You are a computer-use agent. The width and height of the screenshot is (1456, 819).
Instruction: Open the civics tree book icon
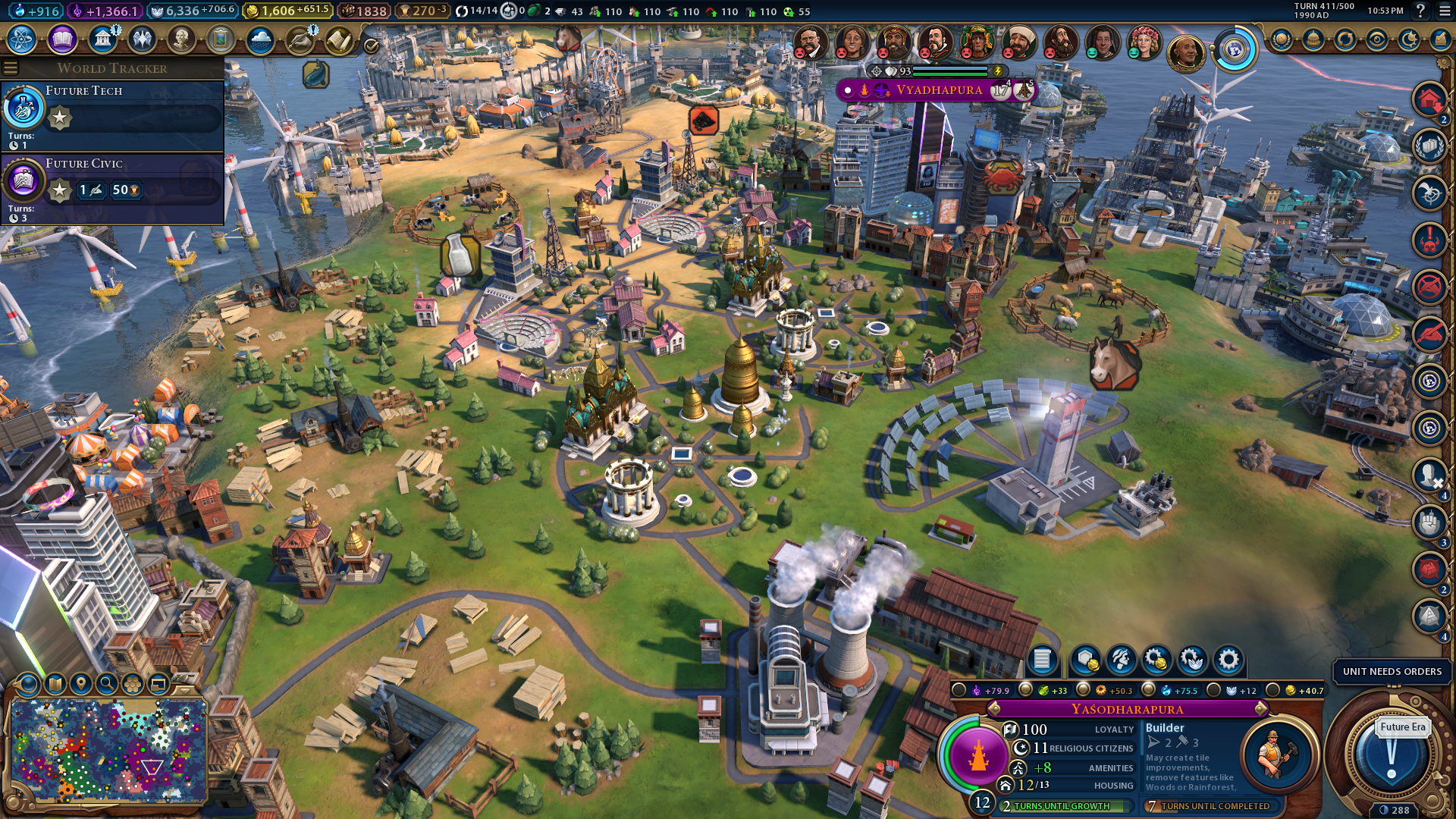pos(62,39)
